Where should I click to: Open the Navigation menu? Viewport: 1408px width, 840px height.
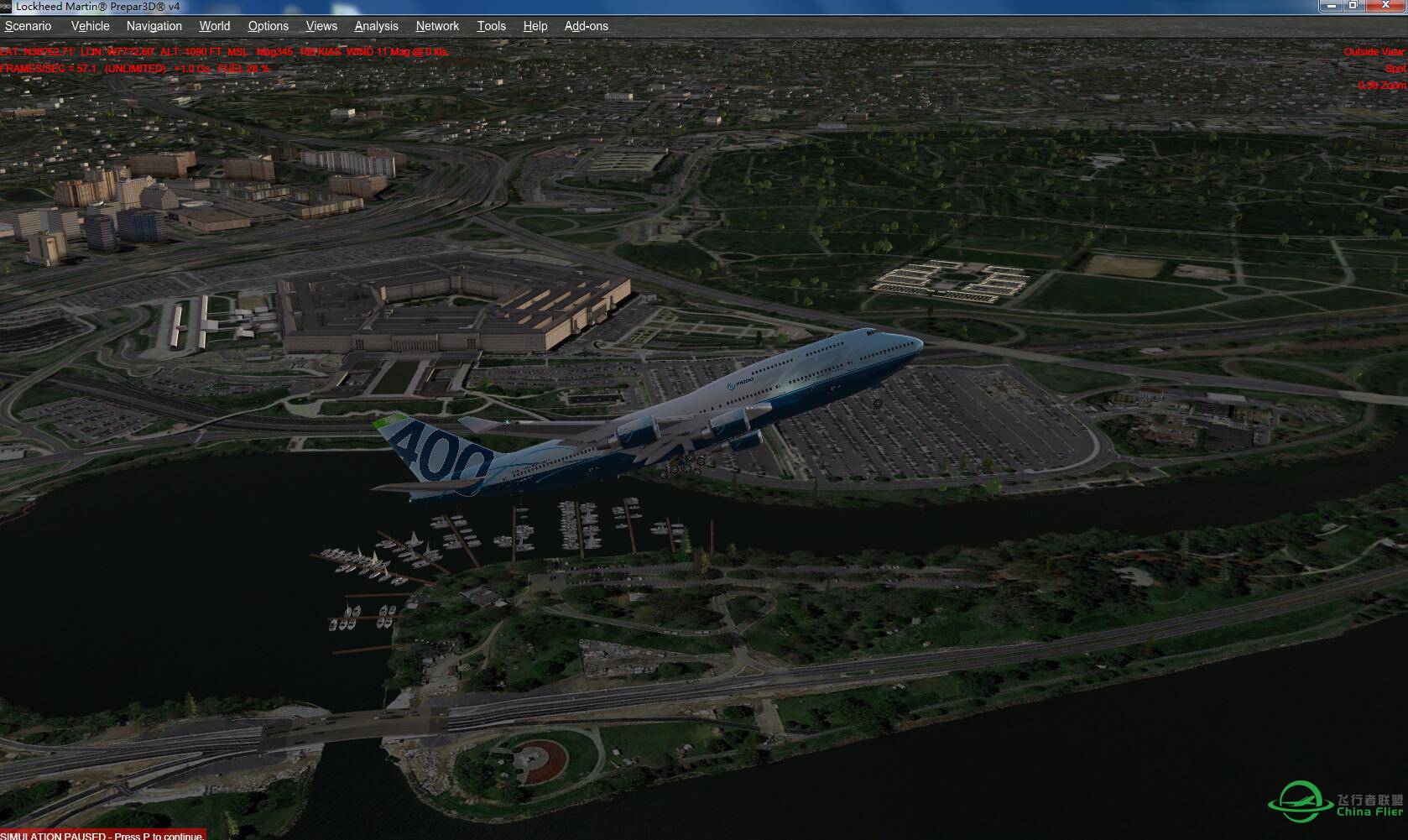click(154, 26)
